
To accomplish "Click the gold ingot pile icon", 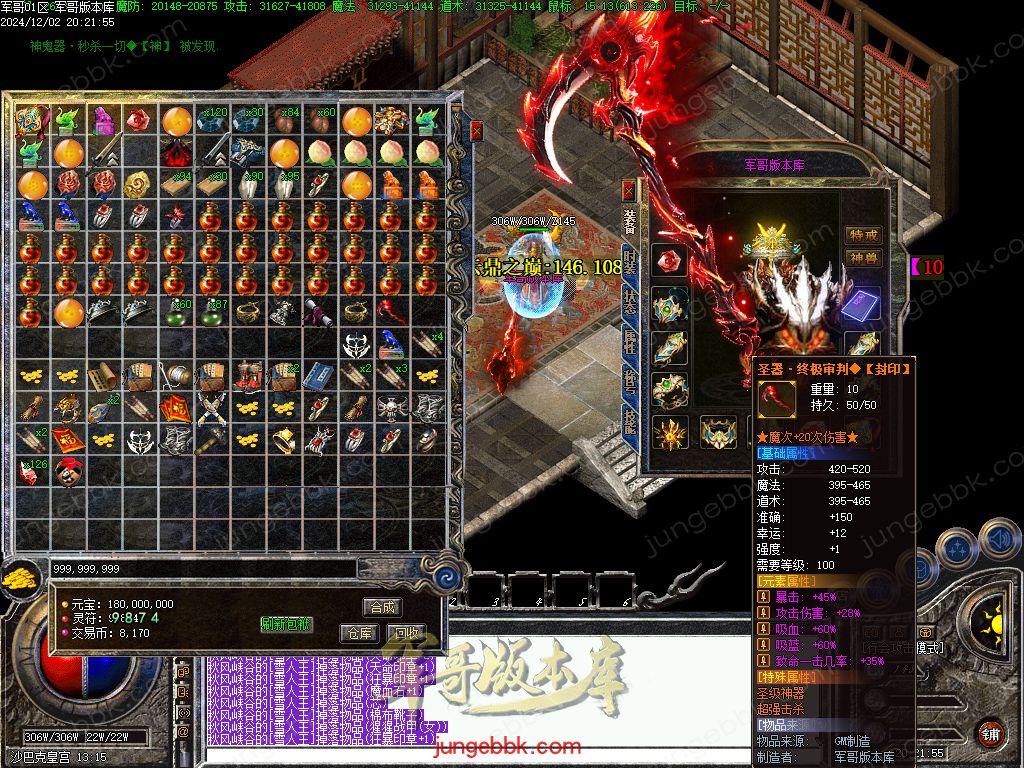I will [18, 579].
